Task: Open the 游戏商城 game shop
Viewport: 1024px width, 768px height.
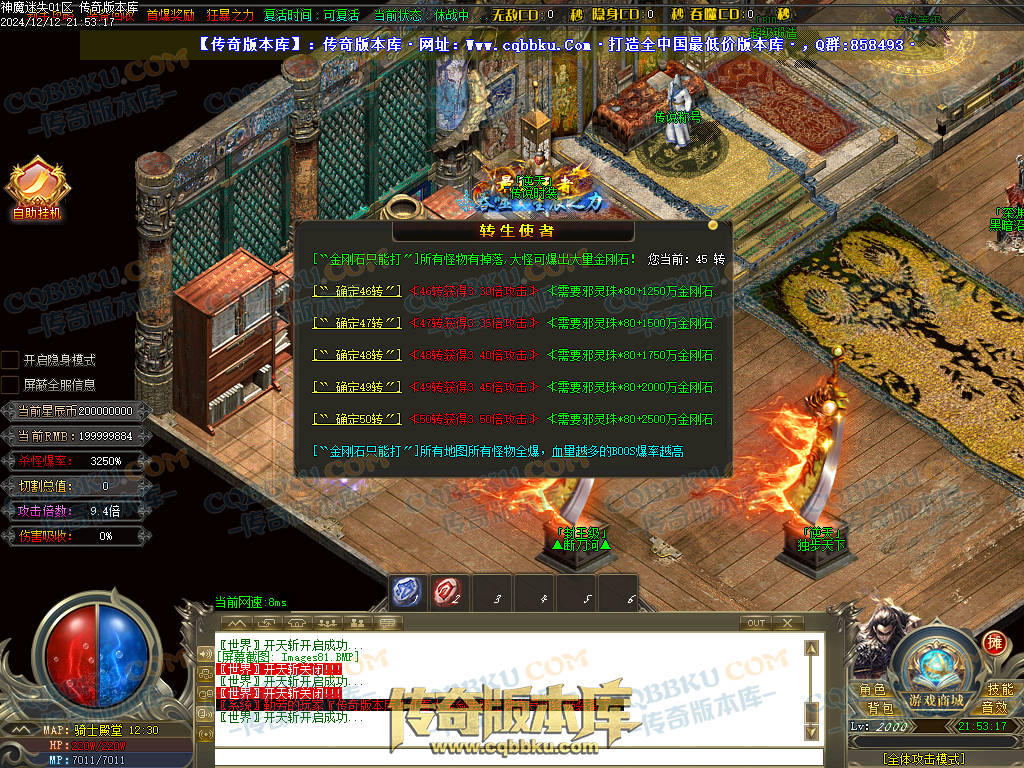Action: coord(936,699)
